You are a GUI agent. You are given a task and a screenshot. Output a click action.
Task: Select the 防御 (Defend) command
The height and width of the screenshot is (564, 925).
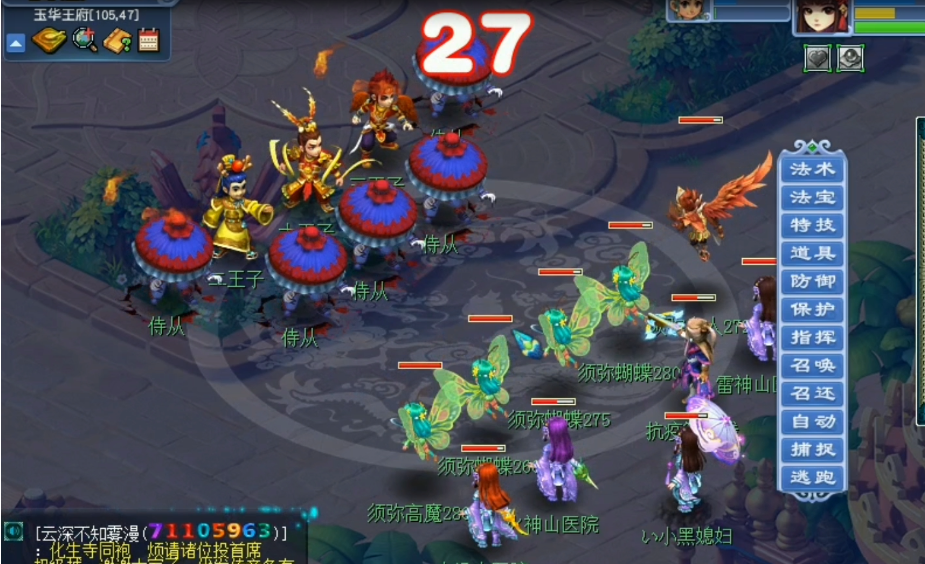[x=812, y=281]
